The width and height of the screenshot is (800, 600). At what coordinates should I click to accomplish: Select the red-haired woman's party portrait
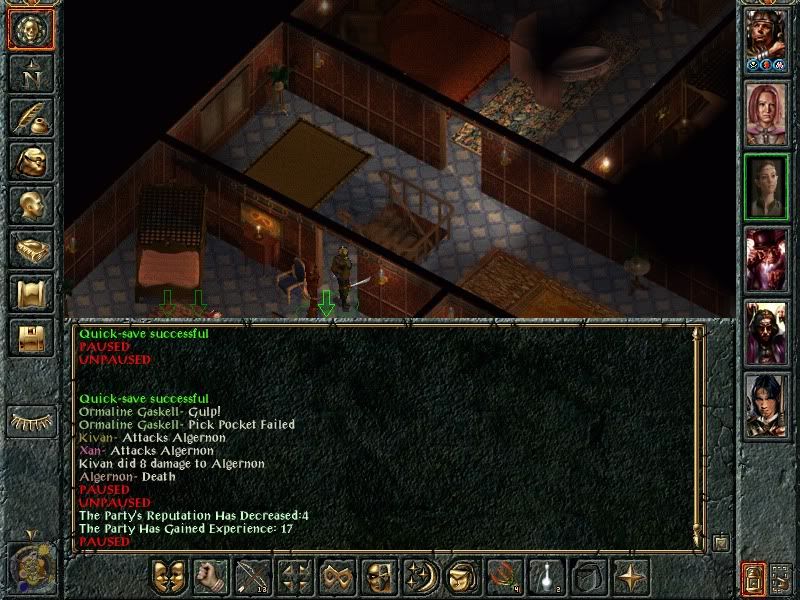[767, 113]
